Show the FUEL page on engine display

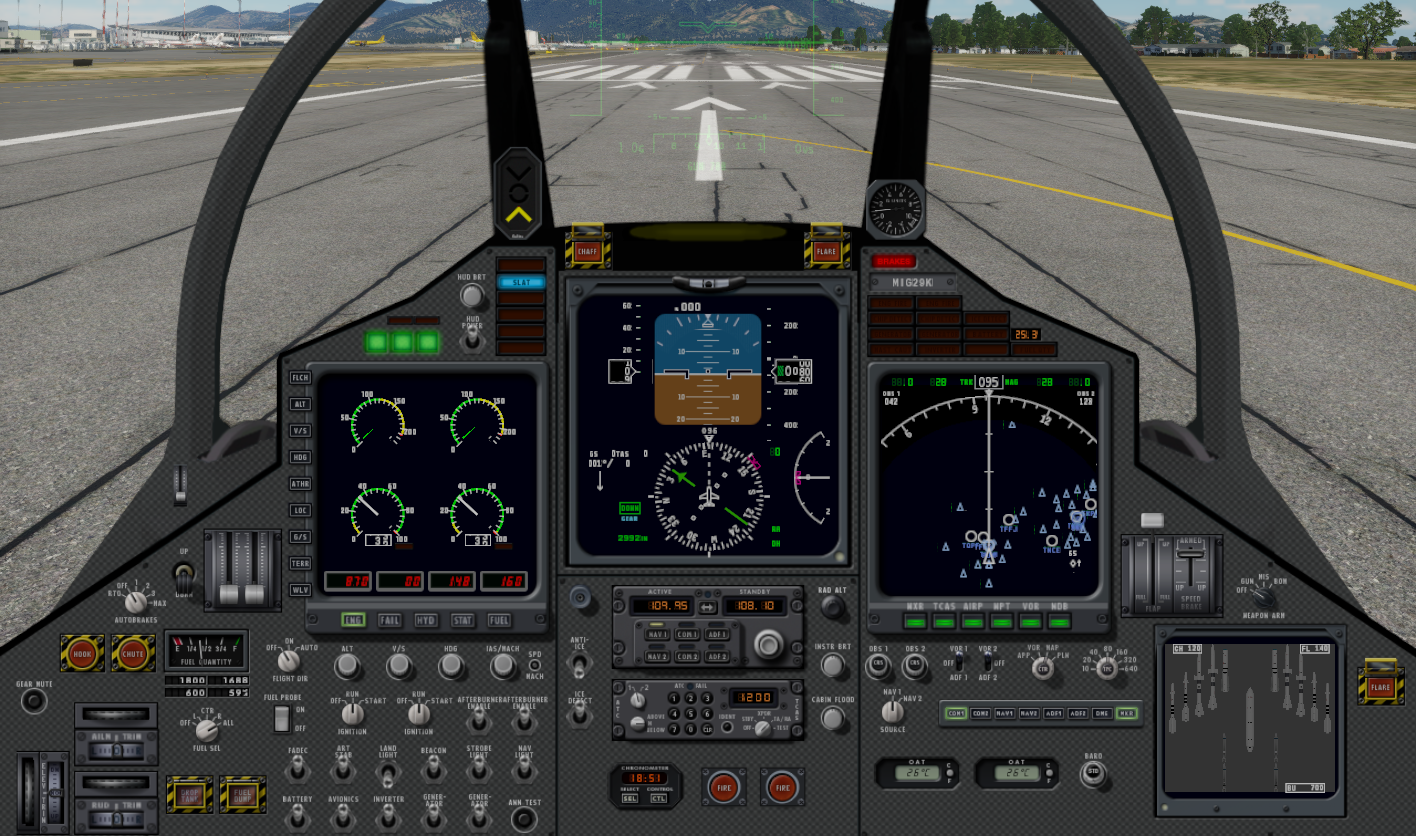pyautogui.click(x=499, y=621)
